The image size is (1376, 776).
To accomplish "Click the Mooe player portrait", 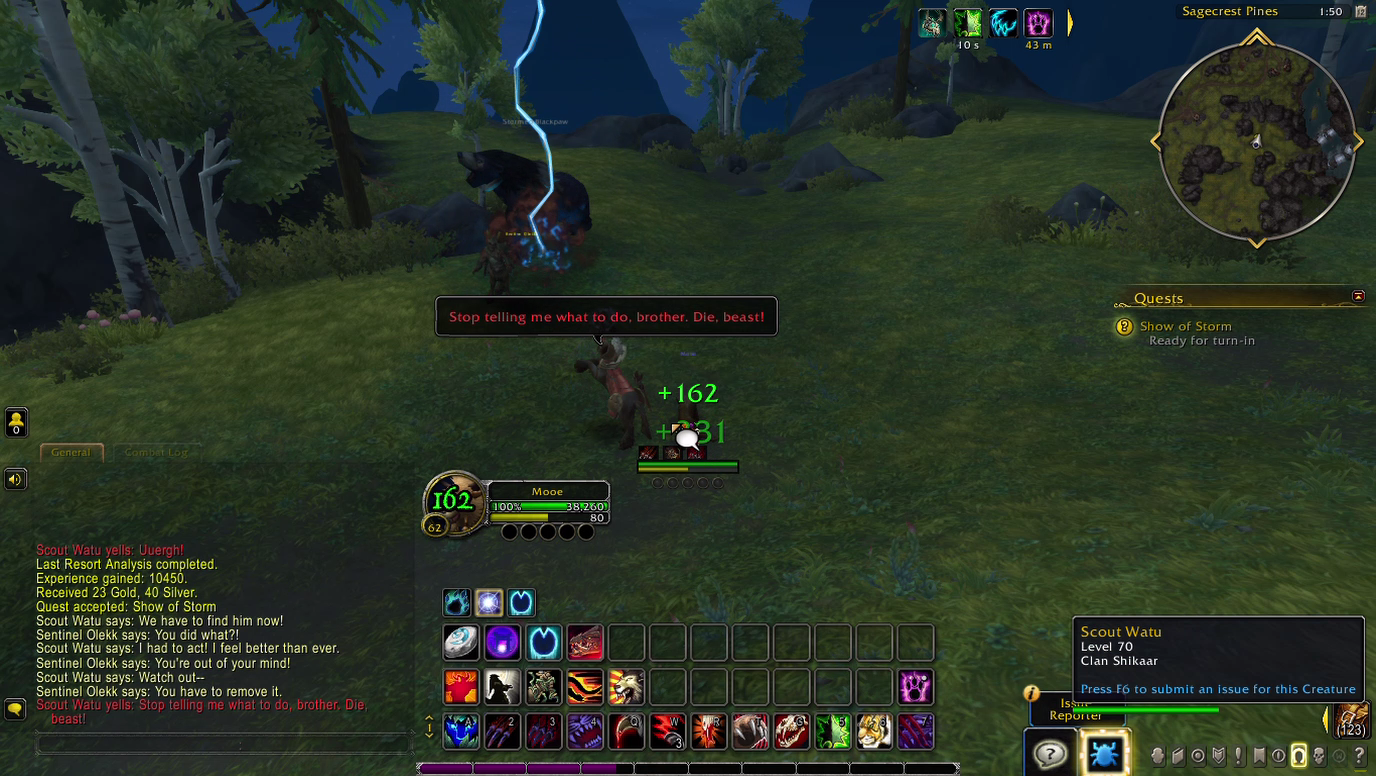I will tap(454, 501).
